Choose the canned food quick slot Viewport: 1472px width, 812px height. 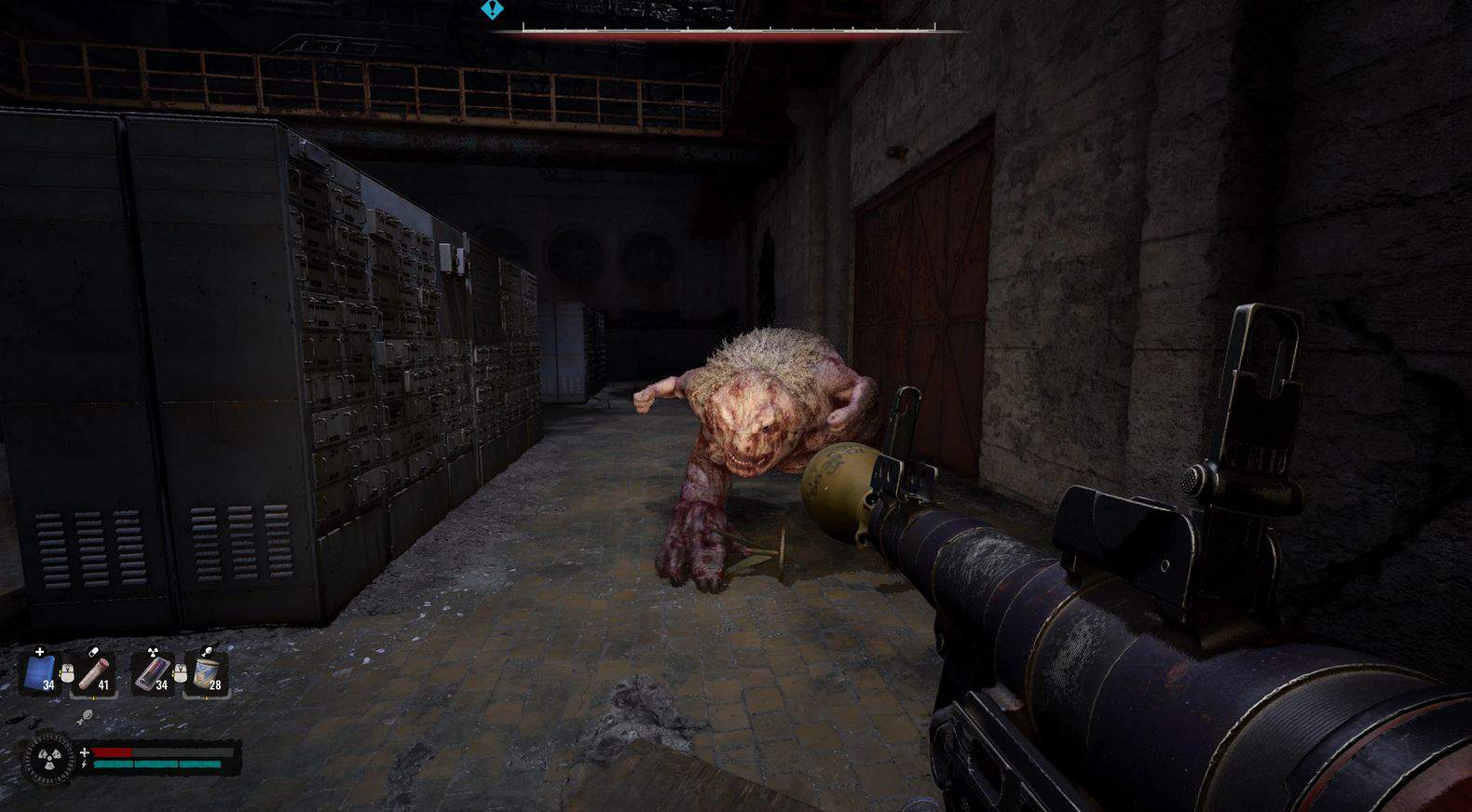pos(208,672)
